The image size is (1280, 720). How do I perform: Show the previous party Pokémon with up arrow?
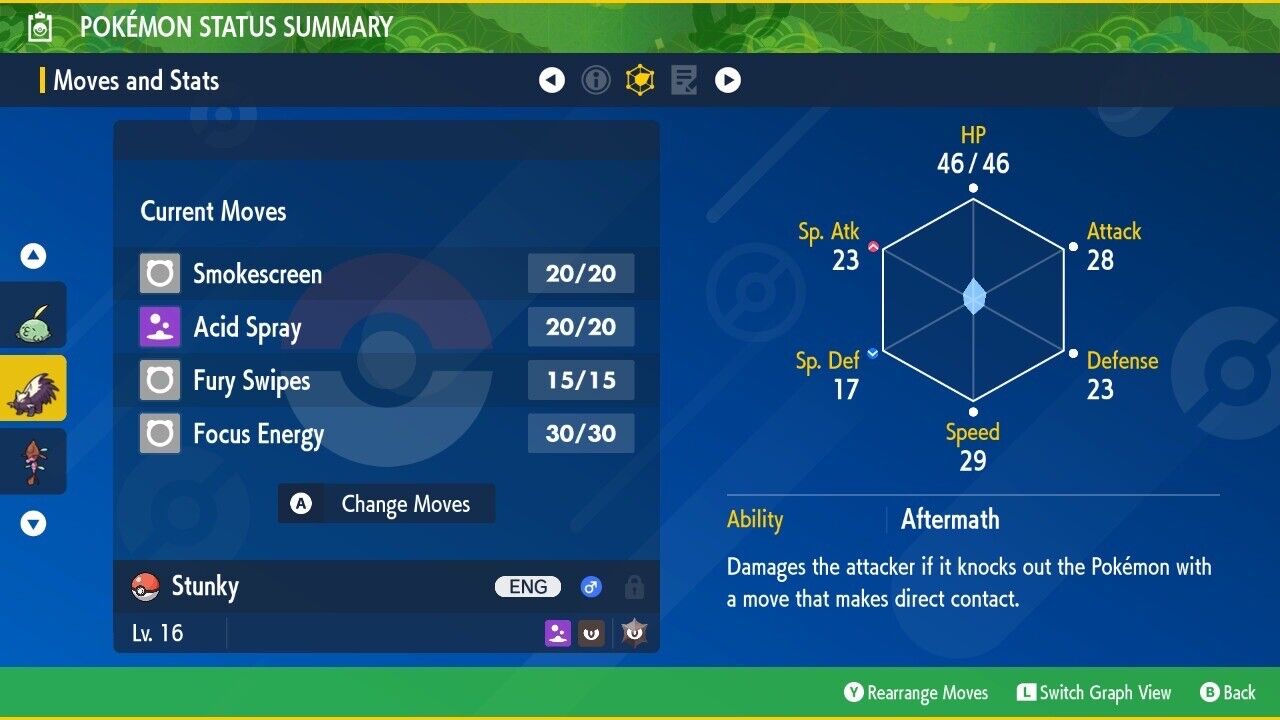[x=34, y=257]
